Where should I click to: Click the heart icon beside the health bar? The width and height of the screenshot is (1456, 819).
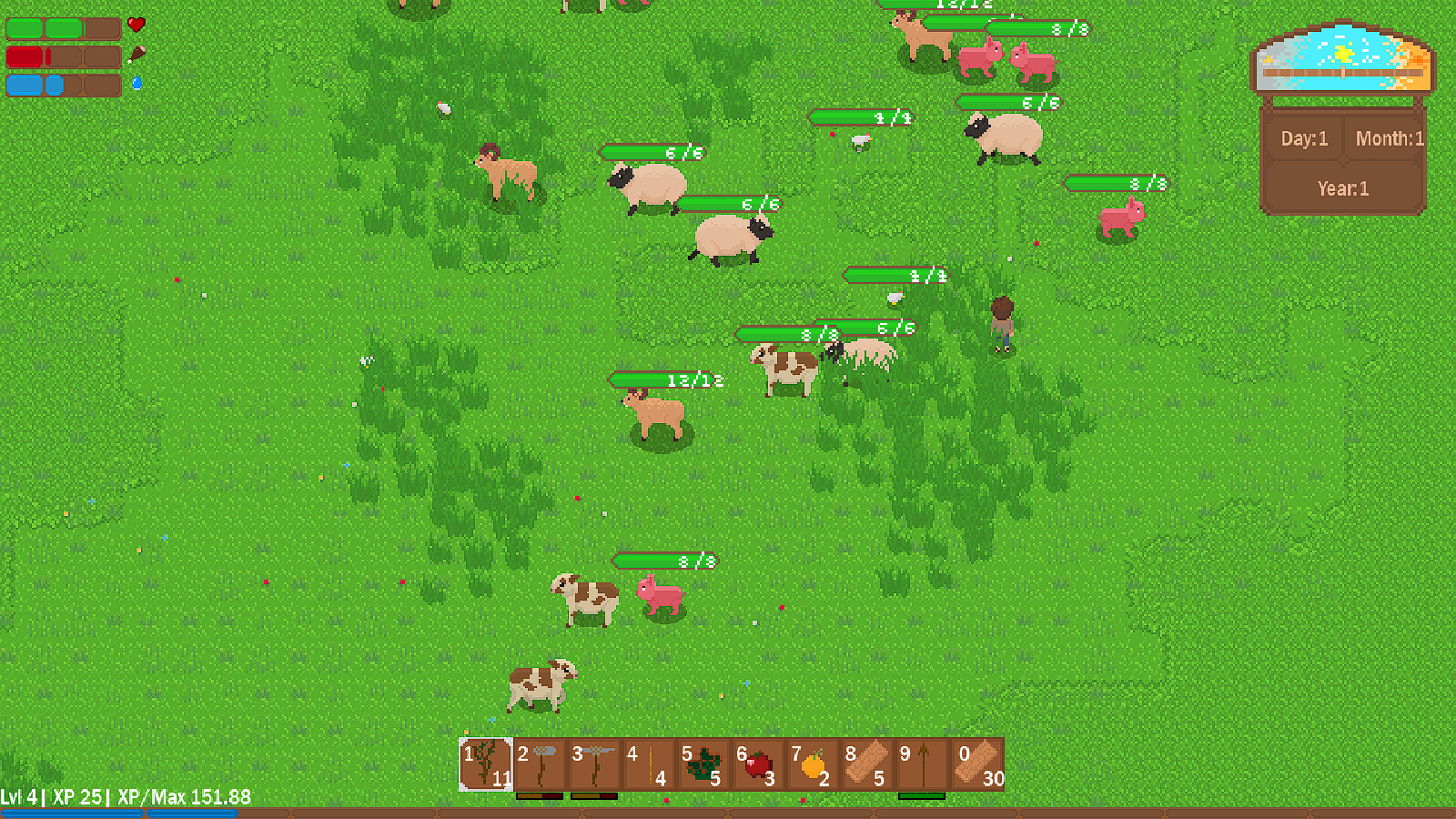coord(136,25)
